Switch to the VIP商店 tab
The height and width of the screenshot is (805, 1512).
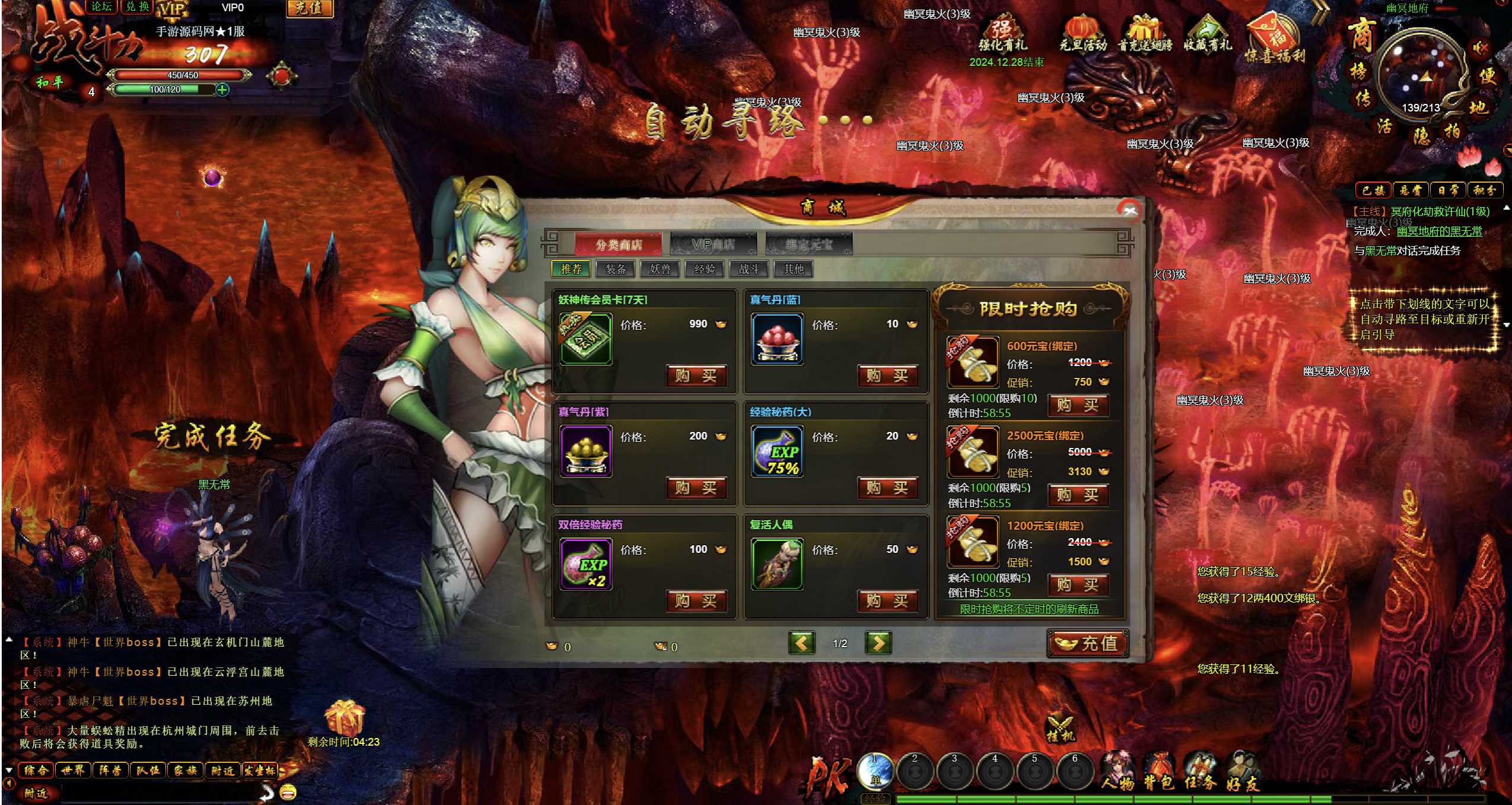[x=713, y=244]
